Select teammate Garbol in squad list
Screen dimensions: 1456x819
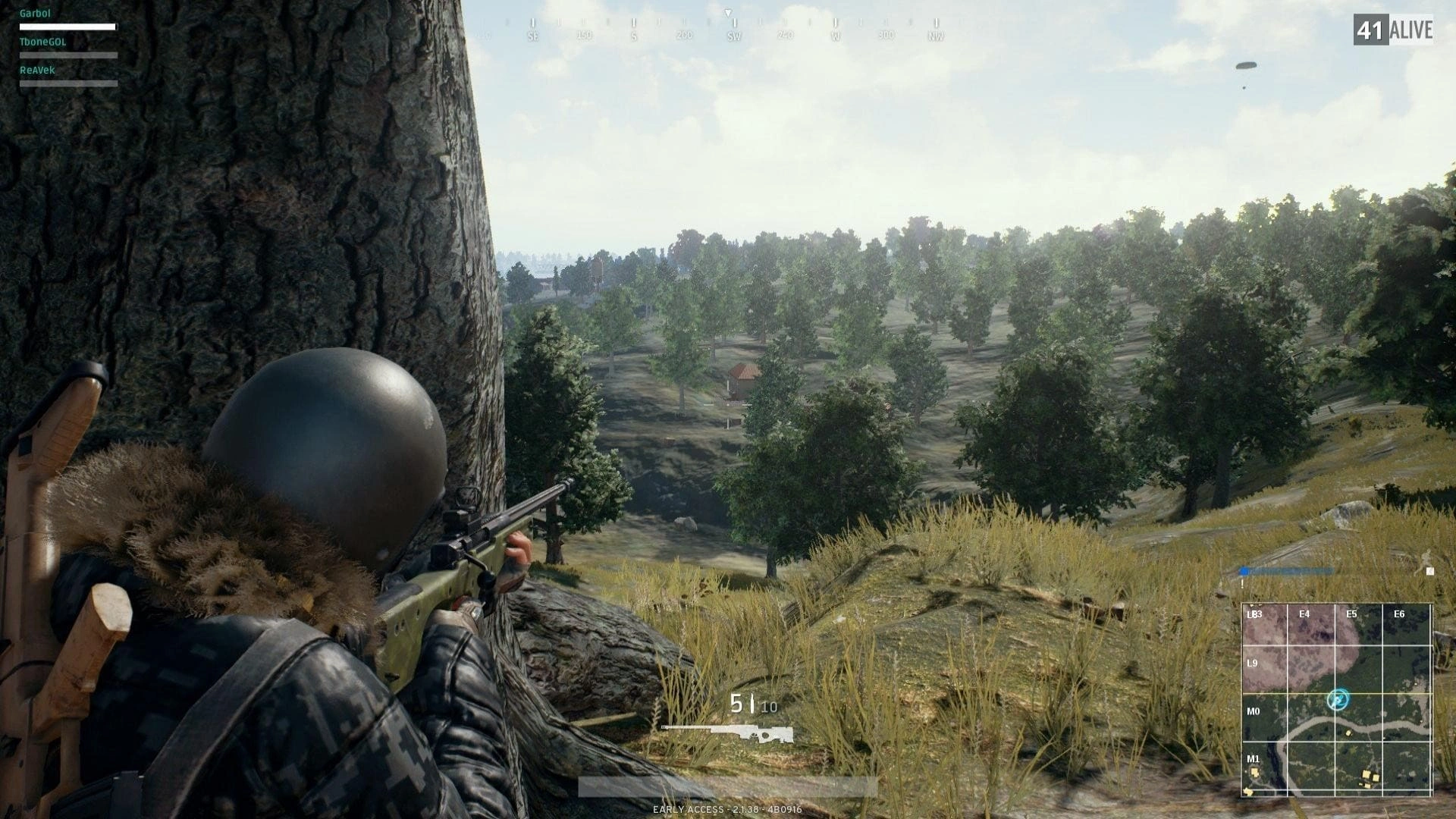click(35, 14)
